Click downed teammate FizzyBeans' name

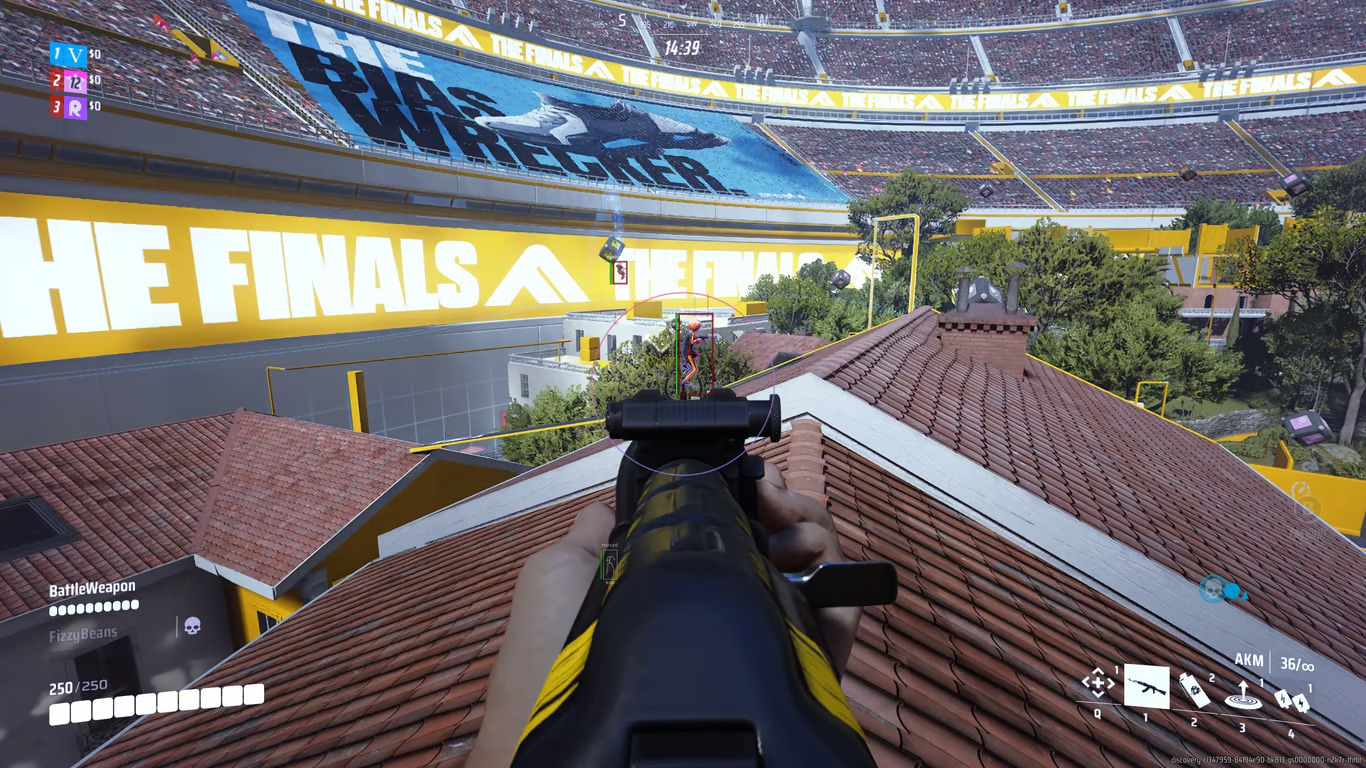(x=84, y=634)
